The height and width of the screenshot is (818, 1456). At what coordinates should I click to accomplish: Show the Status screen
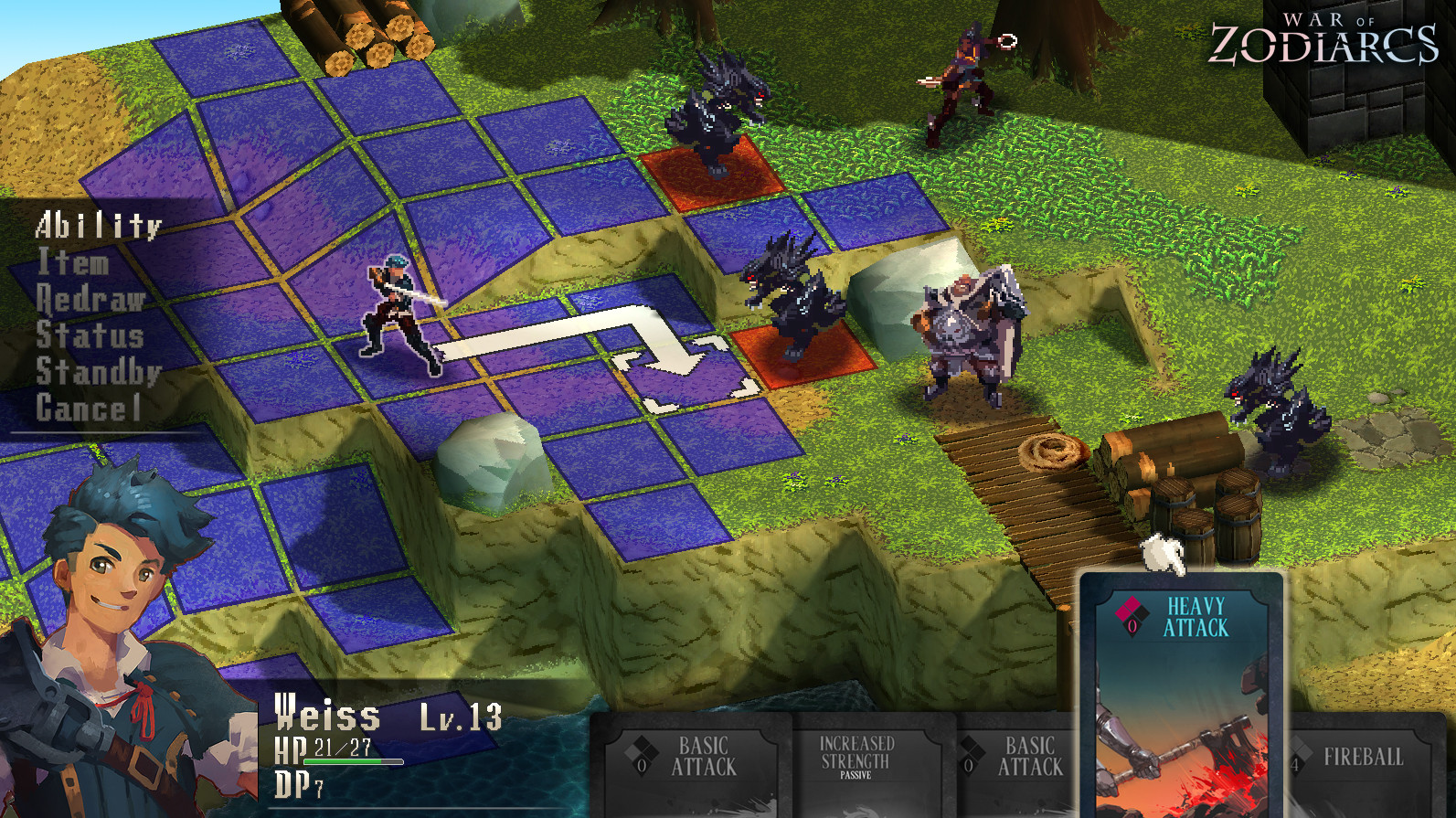coord(90,335)
